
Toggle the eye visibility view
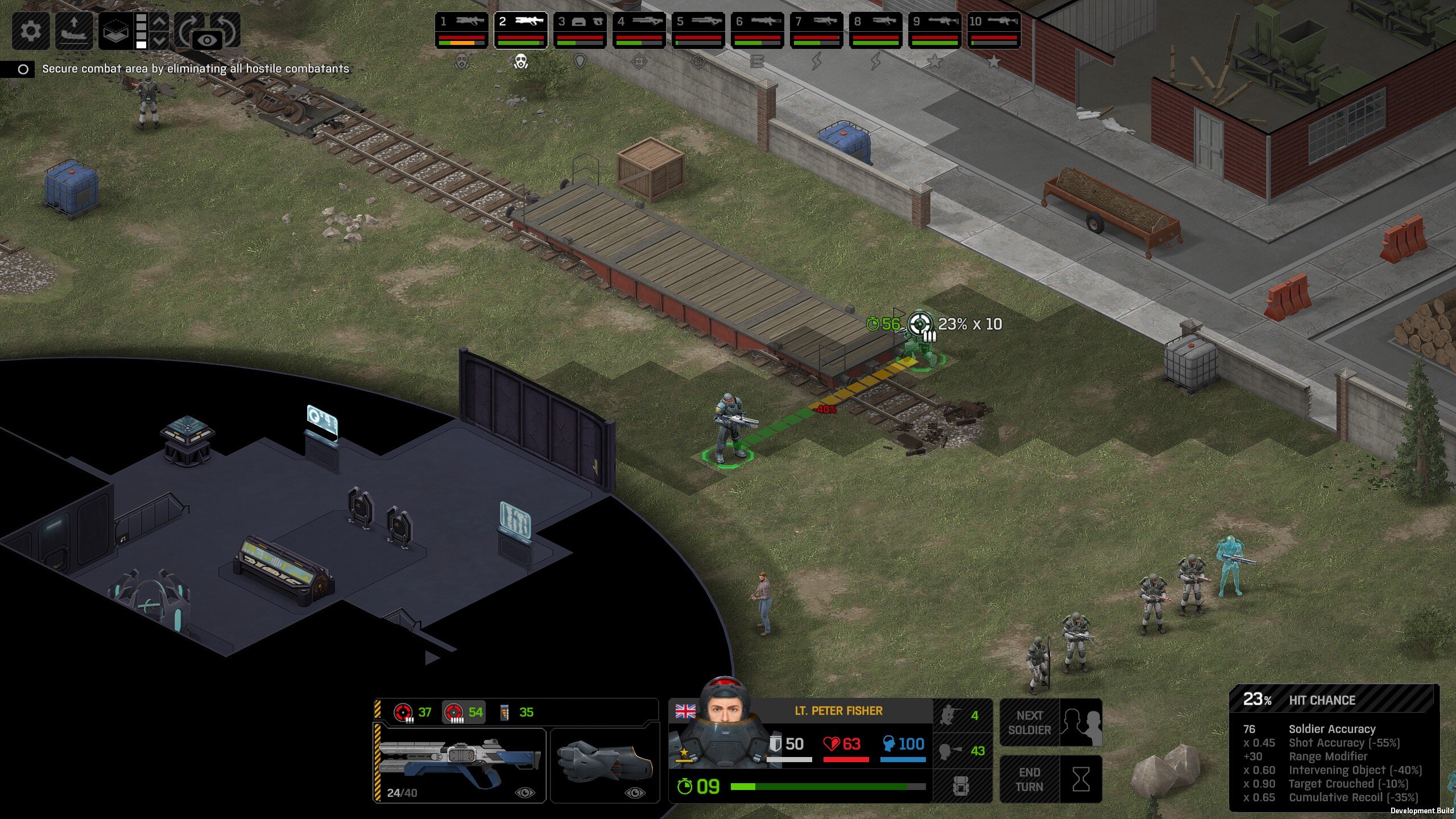(x=207, y=40)
